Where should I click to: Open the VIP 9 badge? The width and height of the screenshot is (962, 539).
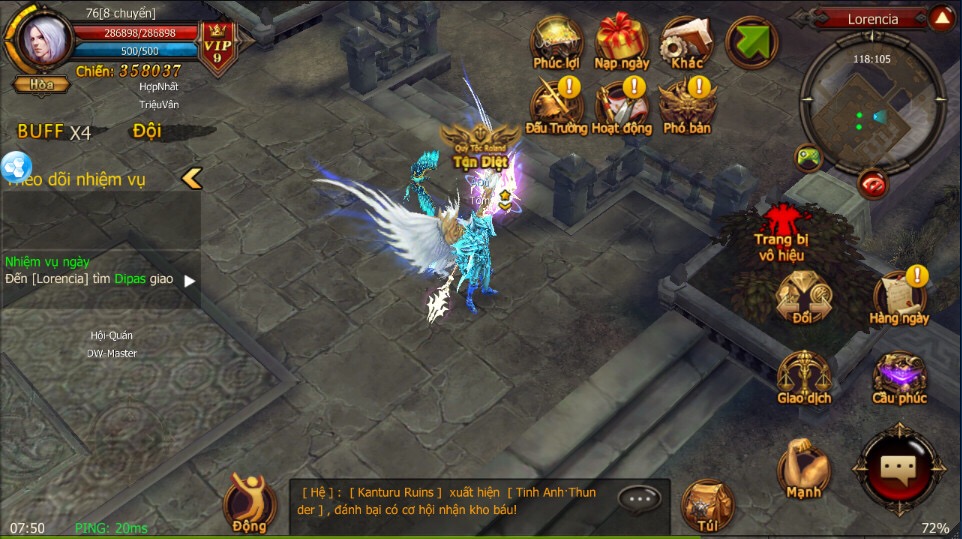pos(218,46)
